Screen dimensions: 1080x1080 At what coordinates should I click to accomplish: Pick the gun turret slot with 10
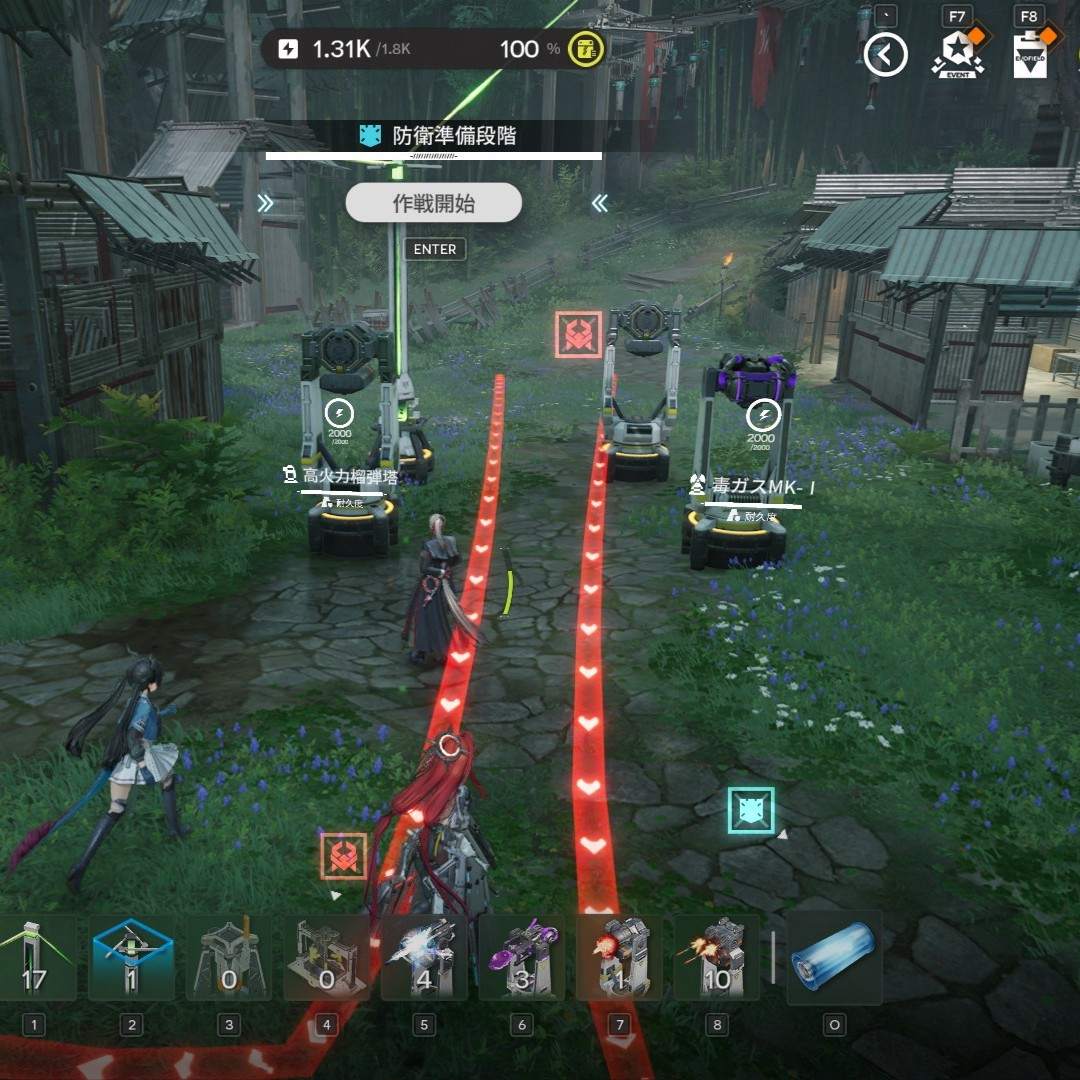pyautogui.click(x=716, y=958)
